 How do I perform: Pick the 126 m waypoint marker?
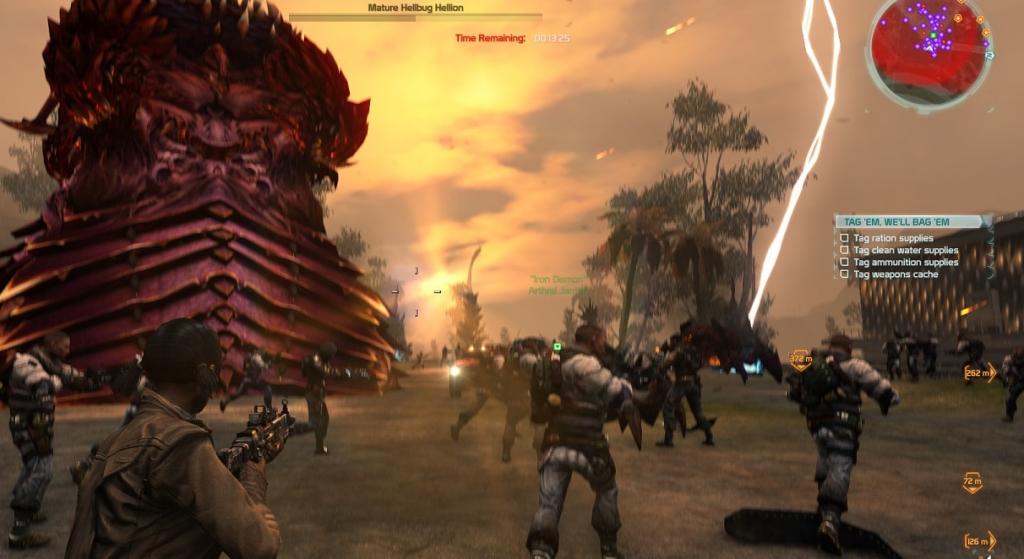point(980,542)
